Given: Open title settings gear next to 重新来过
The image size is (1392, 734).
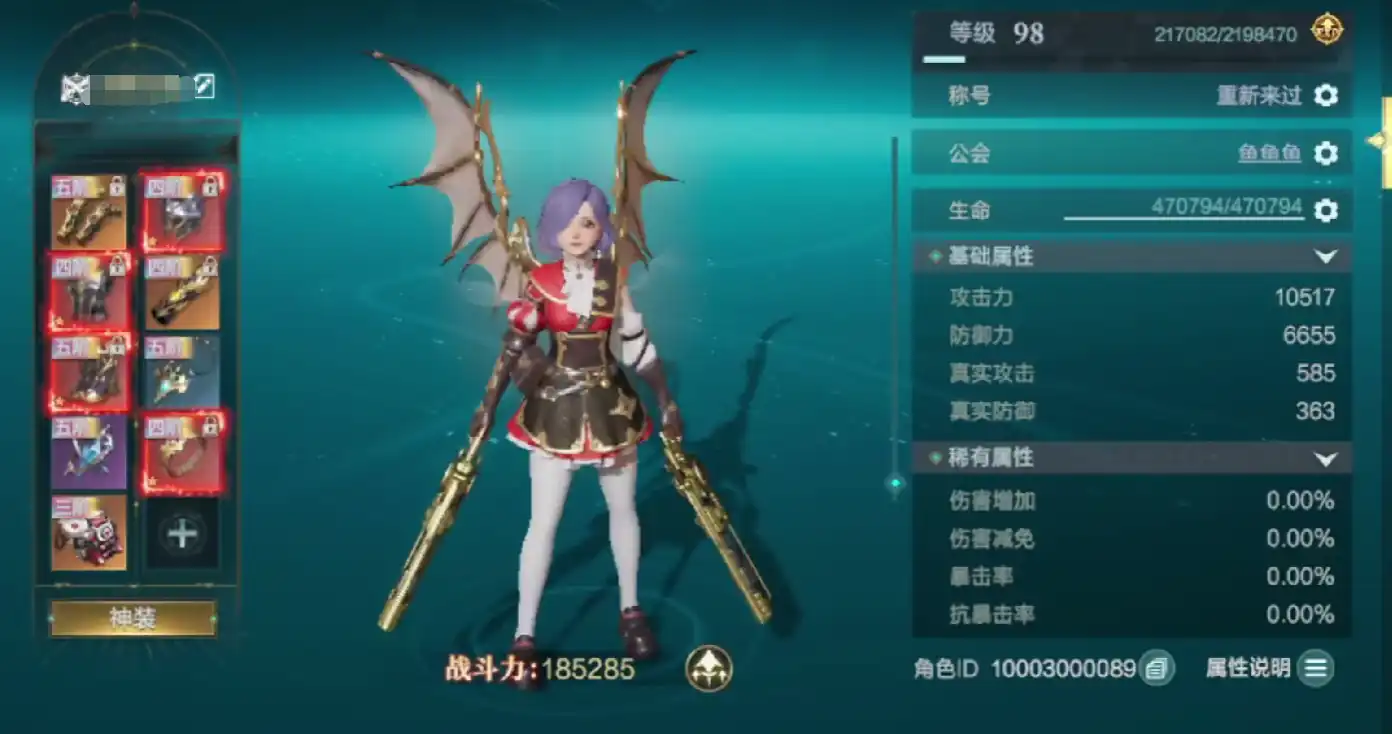Looking at the screenshot, I should 1325,96.
